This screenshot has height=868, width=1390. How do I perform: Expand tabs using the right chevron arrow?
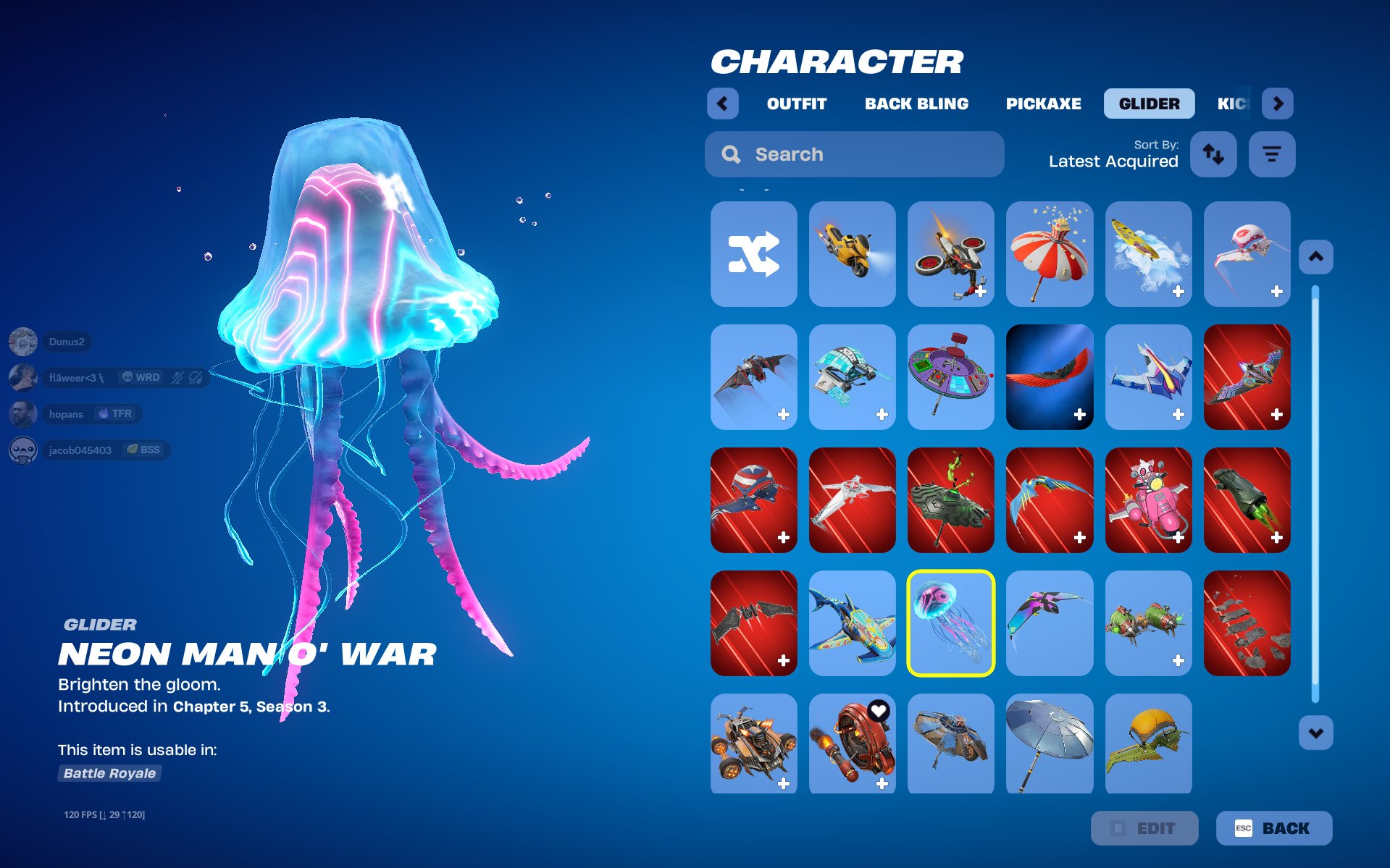(x=1278, y=103)
